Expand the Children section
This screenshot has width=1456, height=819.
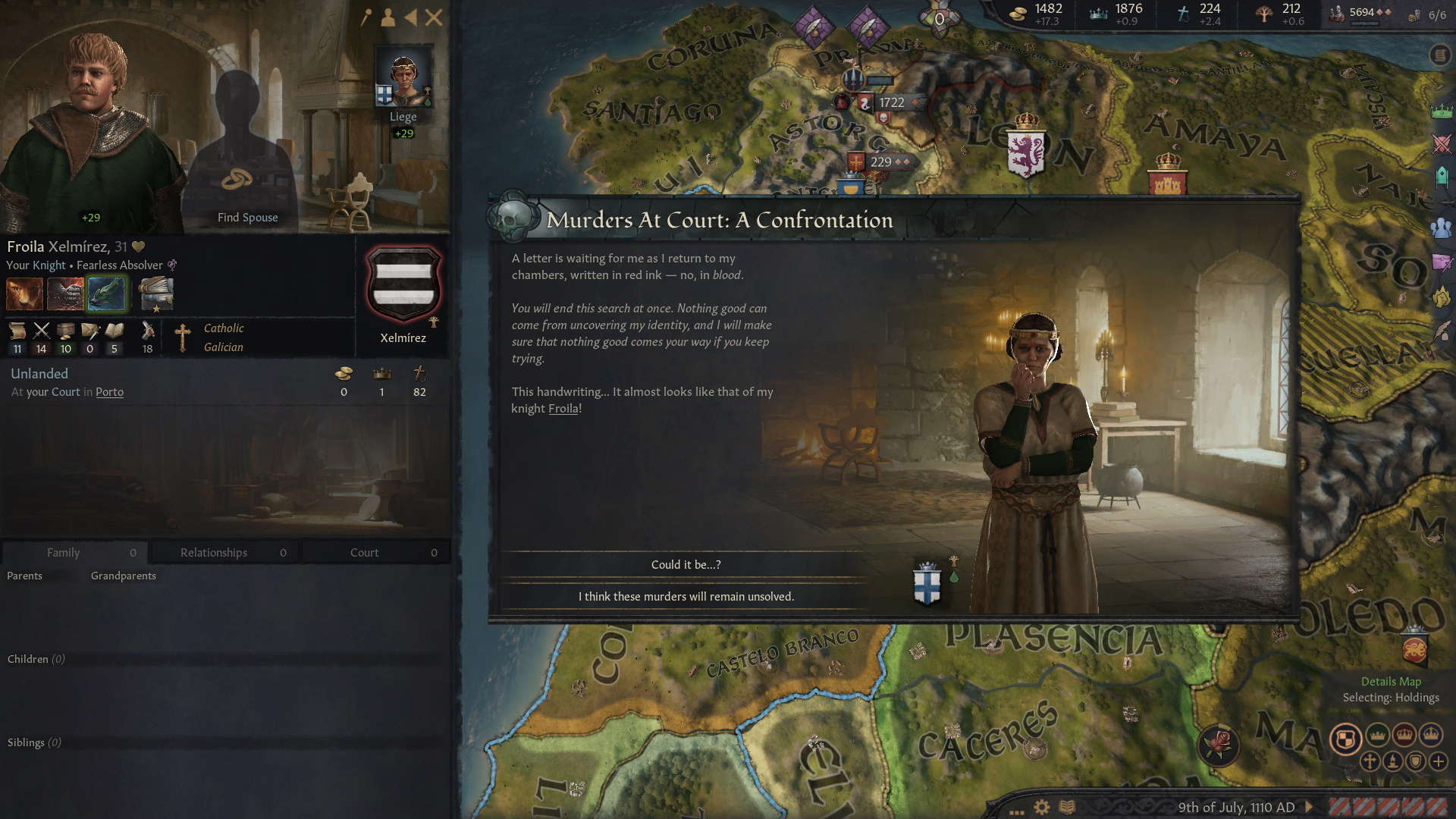pyautogui.click(x=35, y=659)
